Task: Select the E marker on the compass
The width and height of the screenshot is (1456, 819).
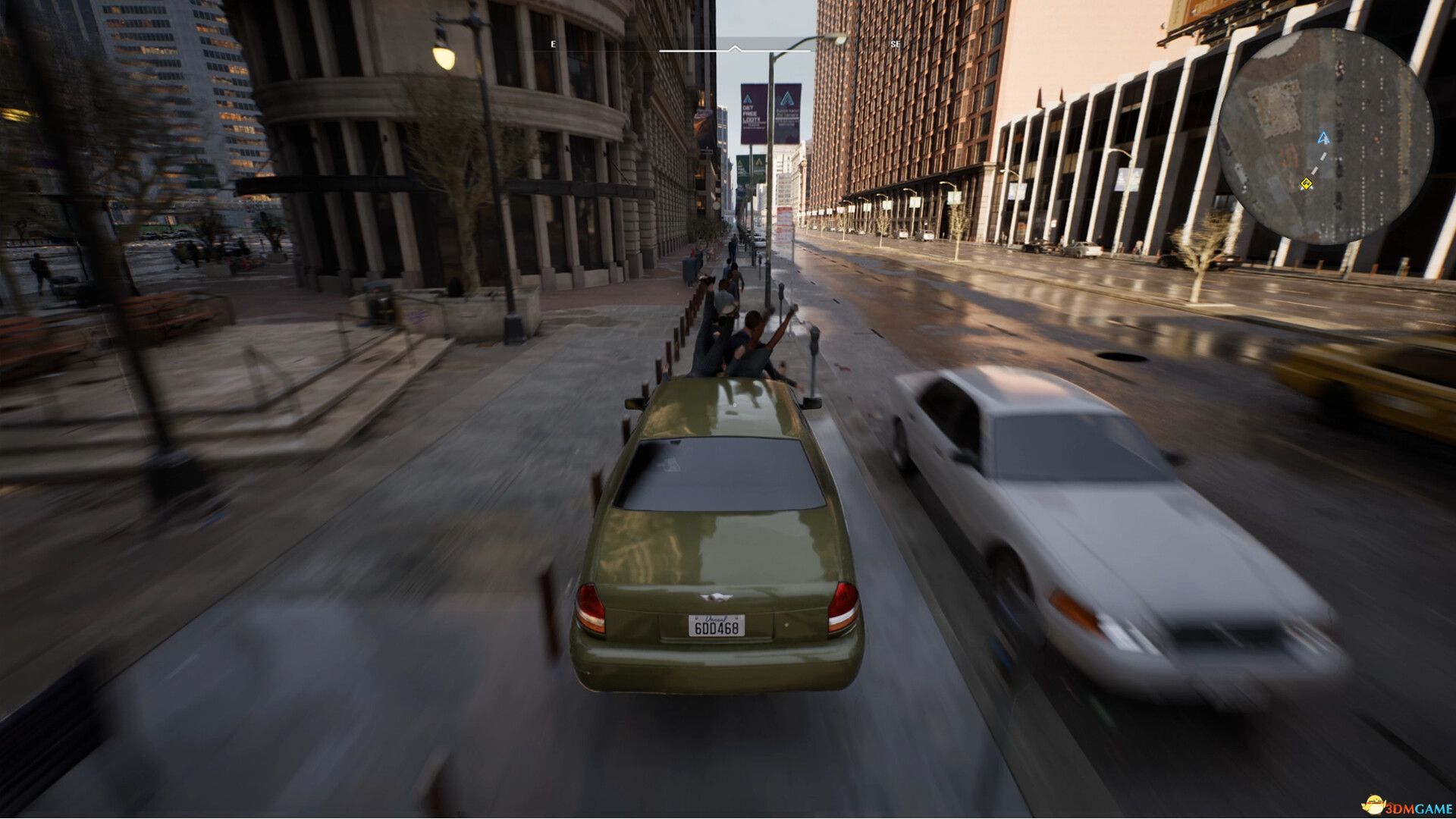Action: tap(552, 44)
